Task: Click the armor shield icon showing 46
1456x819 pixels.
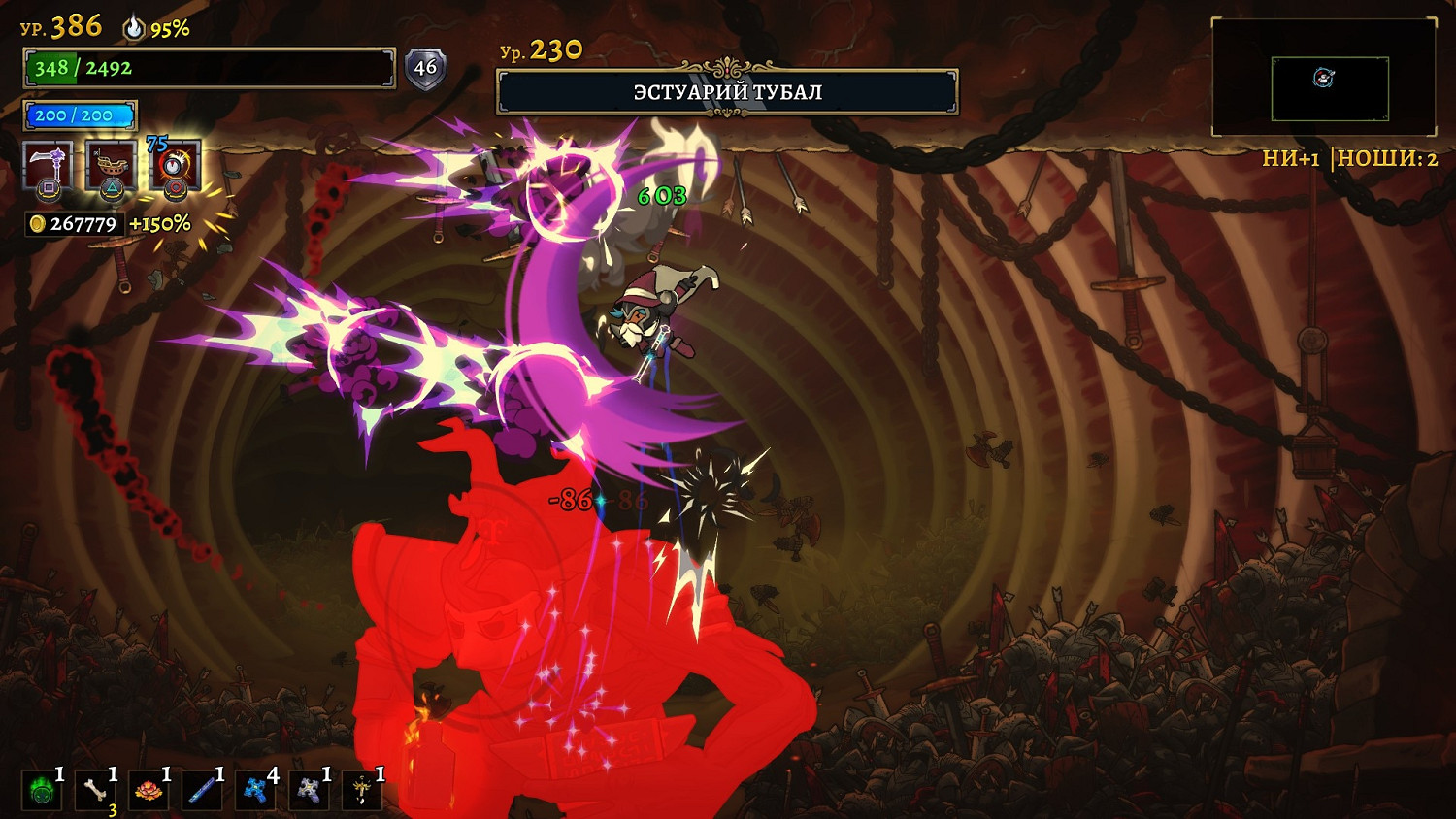Action: (x=425, y=68)
